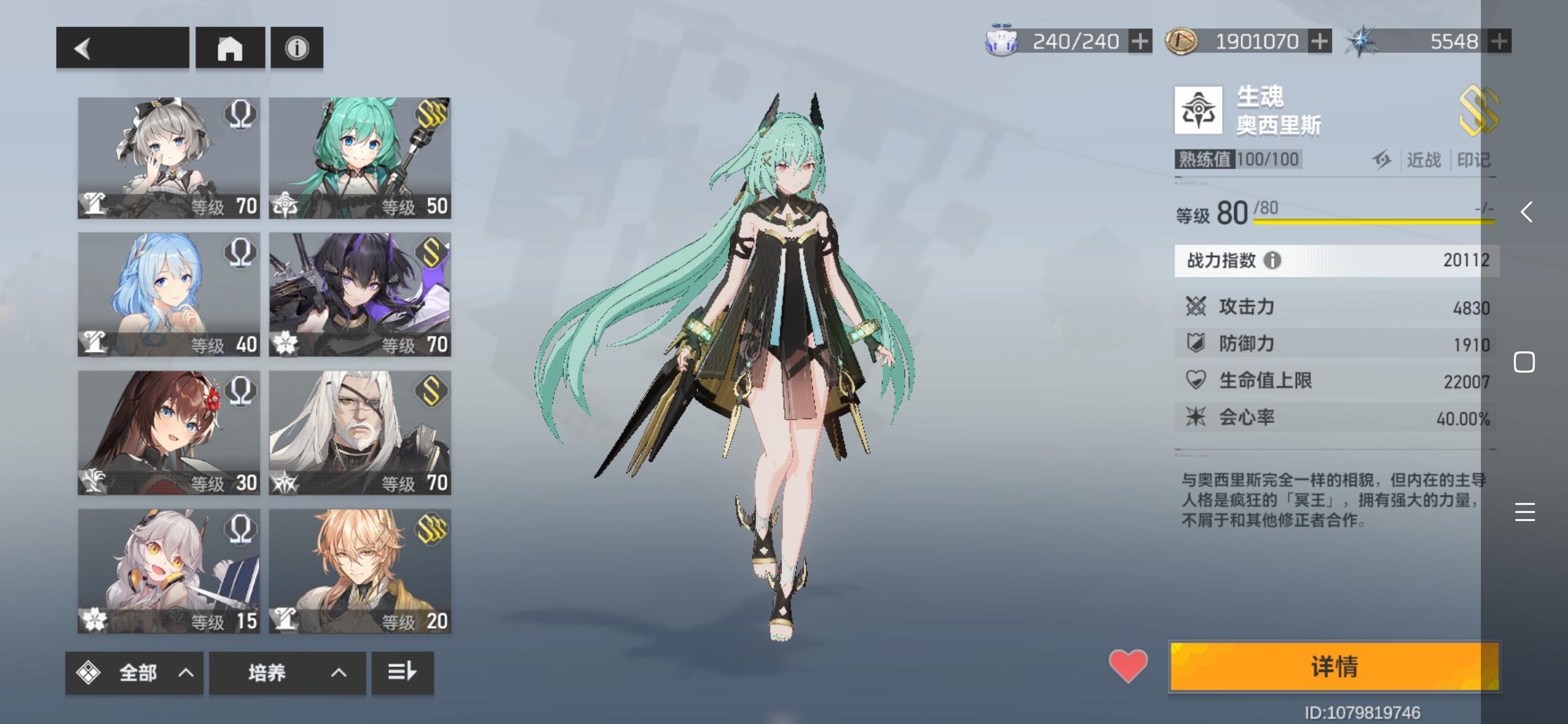
Task: Collapse the 培养 sorting dropdown
Action: [x=339, y=674]
